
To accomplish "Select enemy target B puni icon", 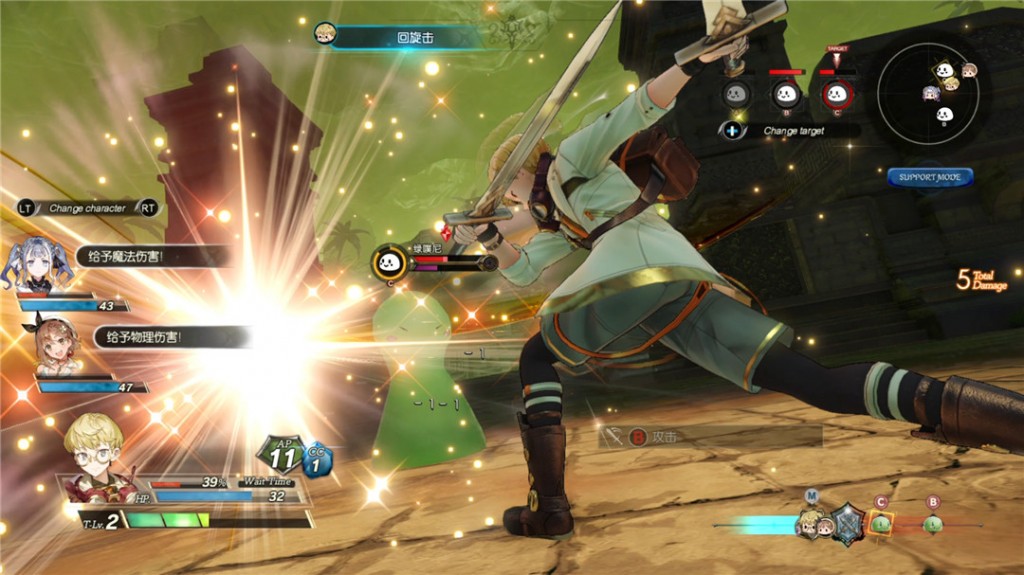I will [x=787, y=95].
